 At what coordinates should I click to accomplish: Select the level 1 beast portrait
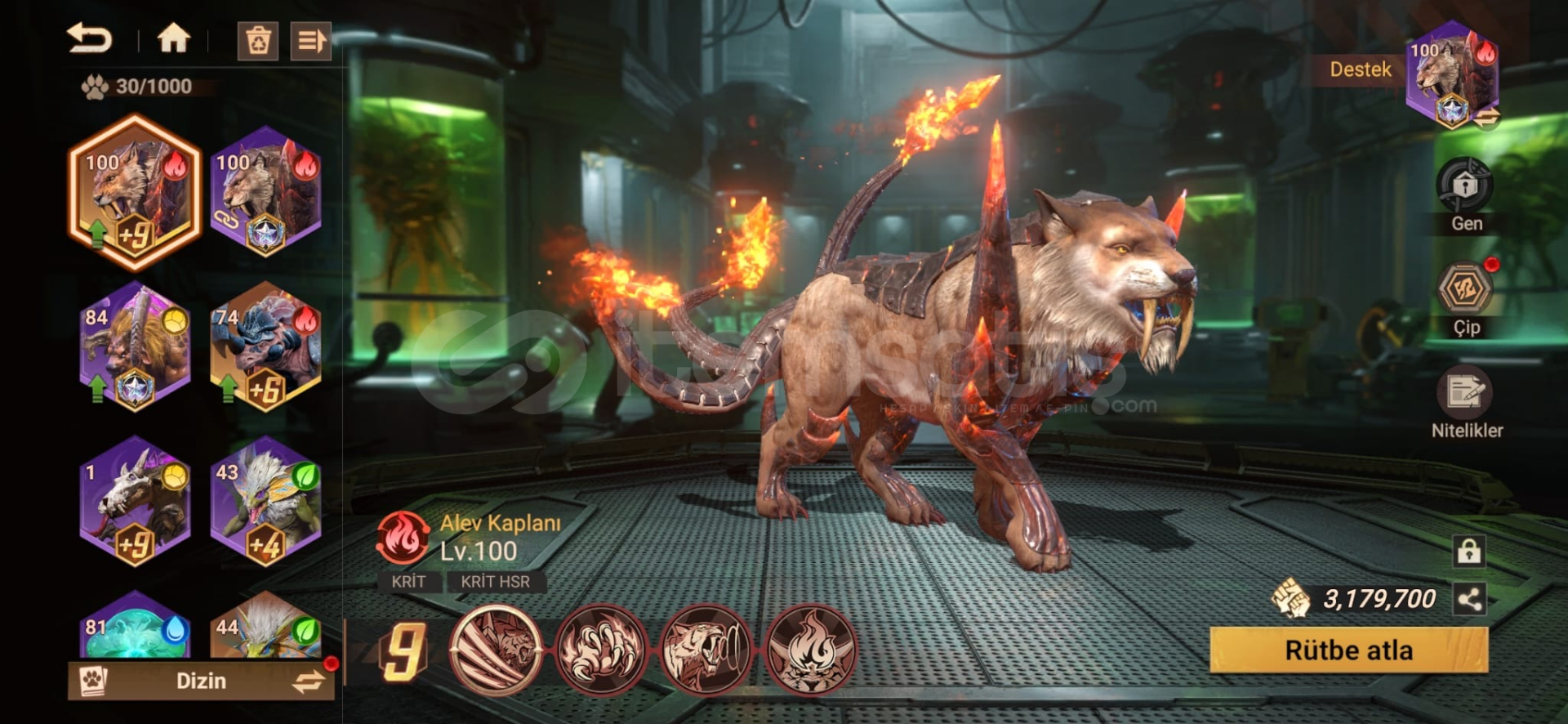click(x=135, y=501)
